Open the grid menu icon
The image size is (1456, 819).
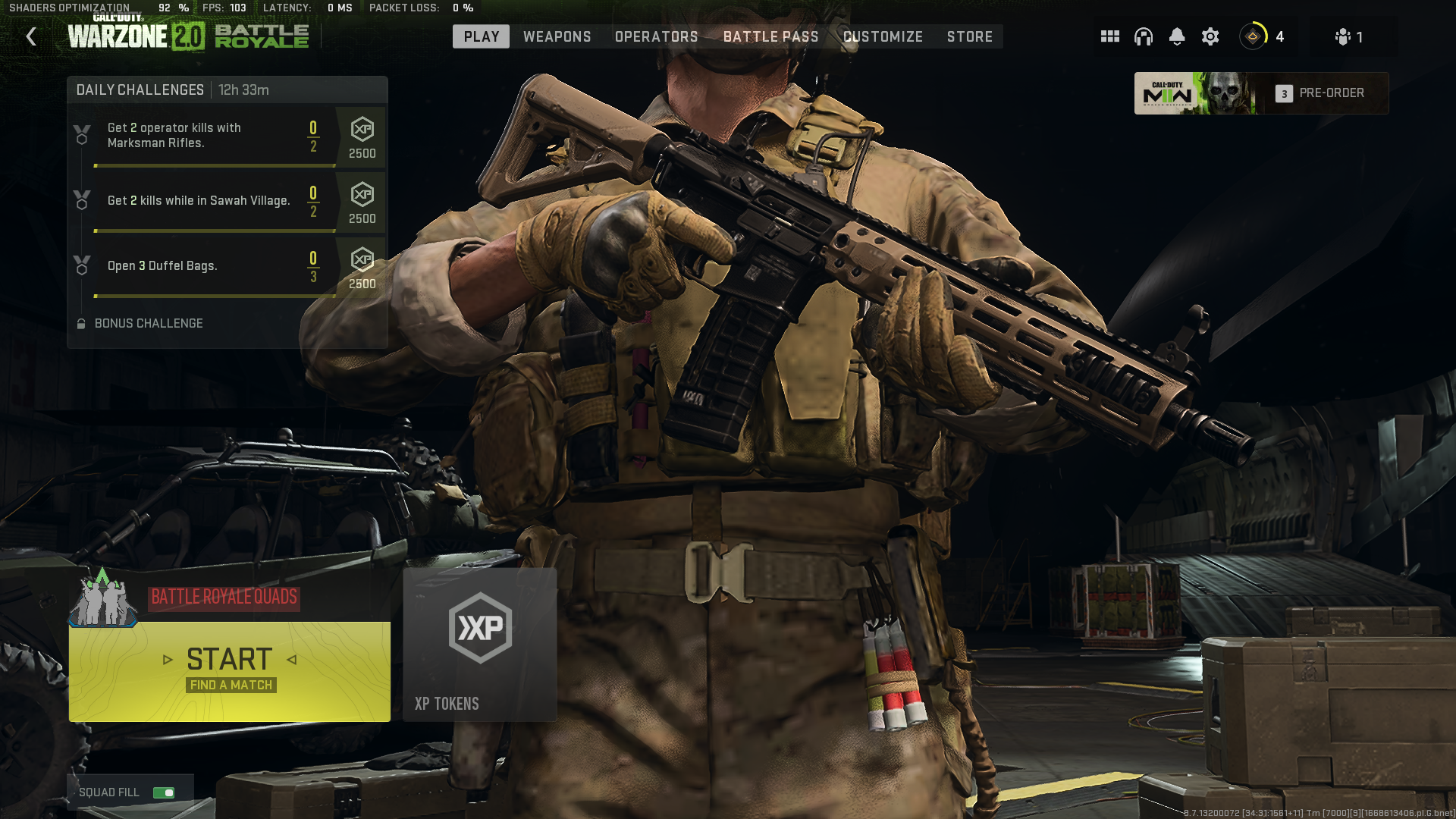[x=1109, y=36]
